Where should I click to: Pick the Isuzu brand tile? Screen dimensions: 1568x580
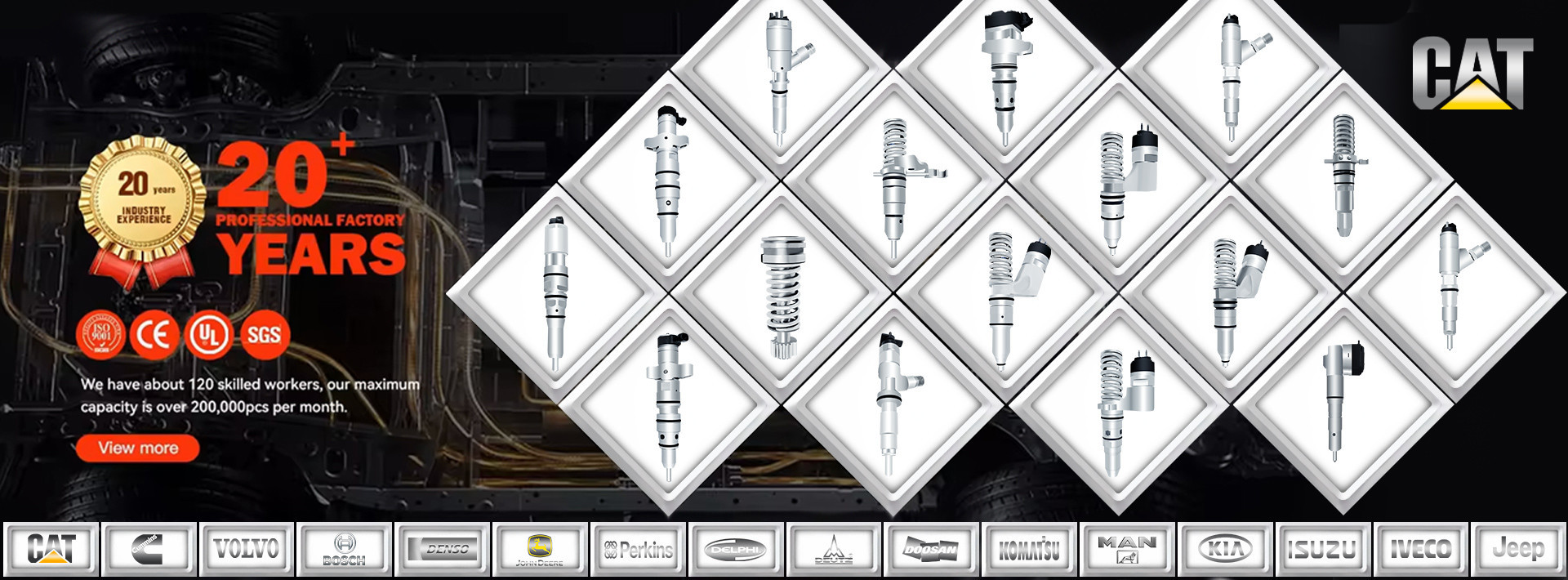[x=1323, y=549]
